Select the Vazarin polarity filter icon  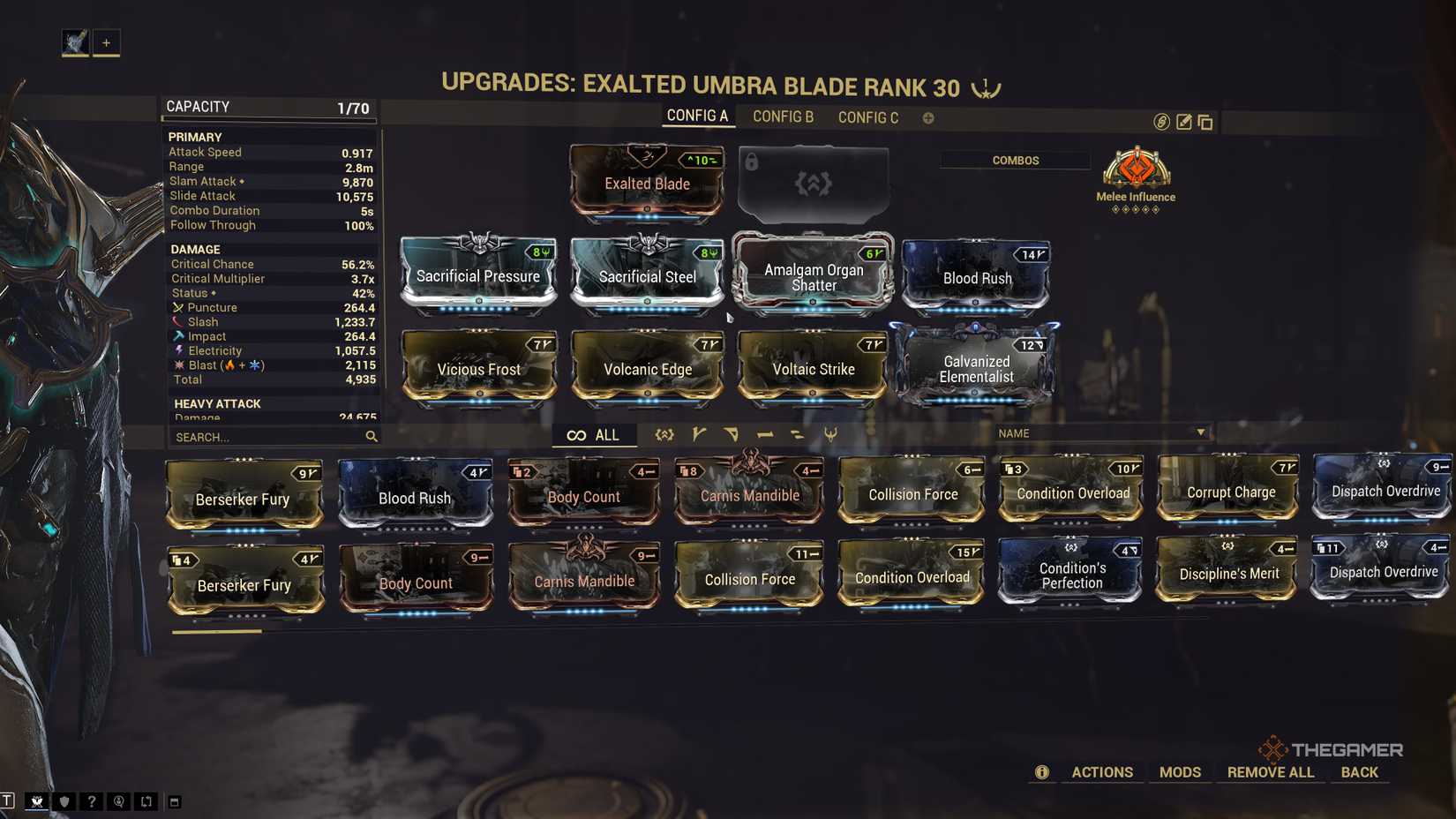coord(732,434)
